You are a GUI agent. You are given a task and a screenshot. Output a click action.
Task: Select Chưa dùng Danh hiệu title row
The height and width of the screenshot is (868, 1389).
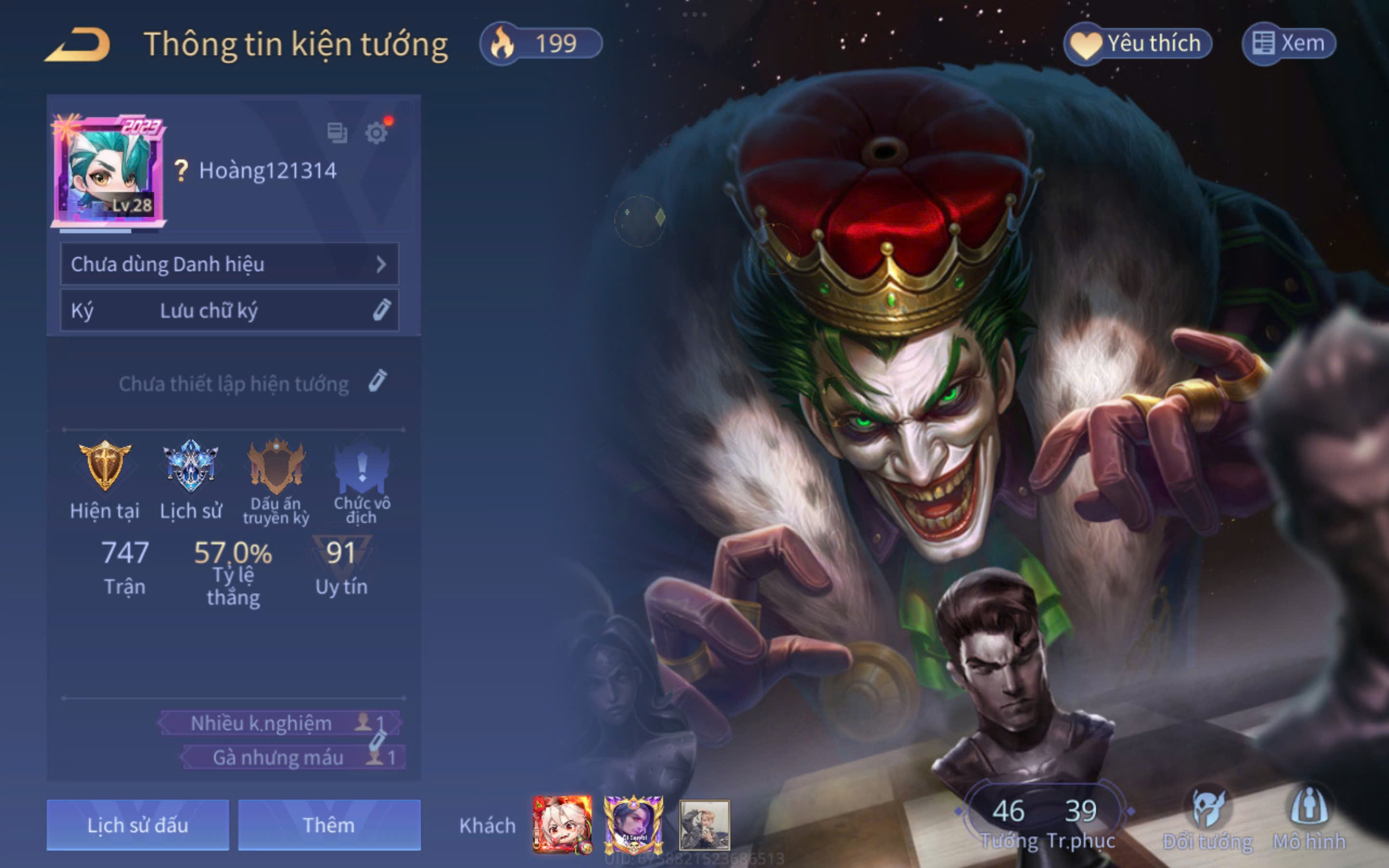230,264
